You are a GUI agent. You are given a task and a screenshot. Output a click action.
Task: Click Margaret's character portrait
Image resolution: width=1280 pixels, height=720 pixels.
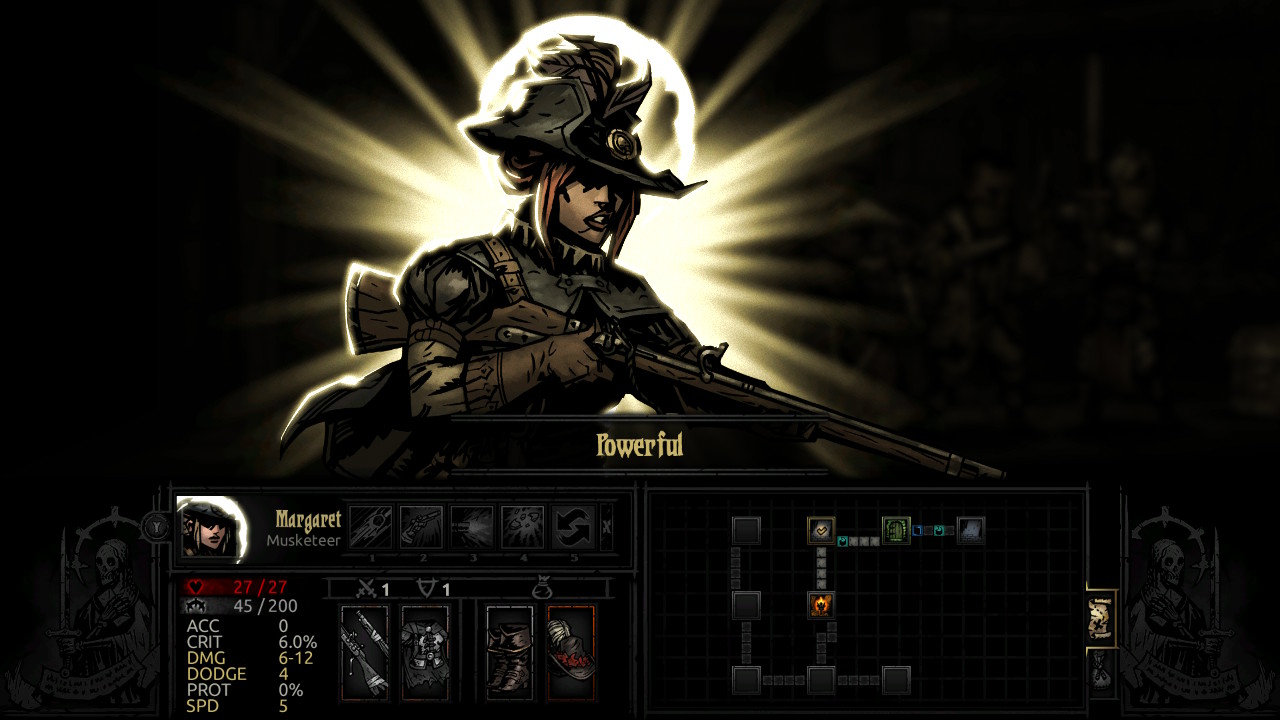pyautogui.click(x=210, y=528)
